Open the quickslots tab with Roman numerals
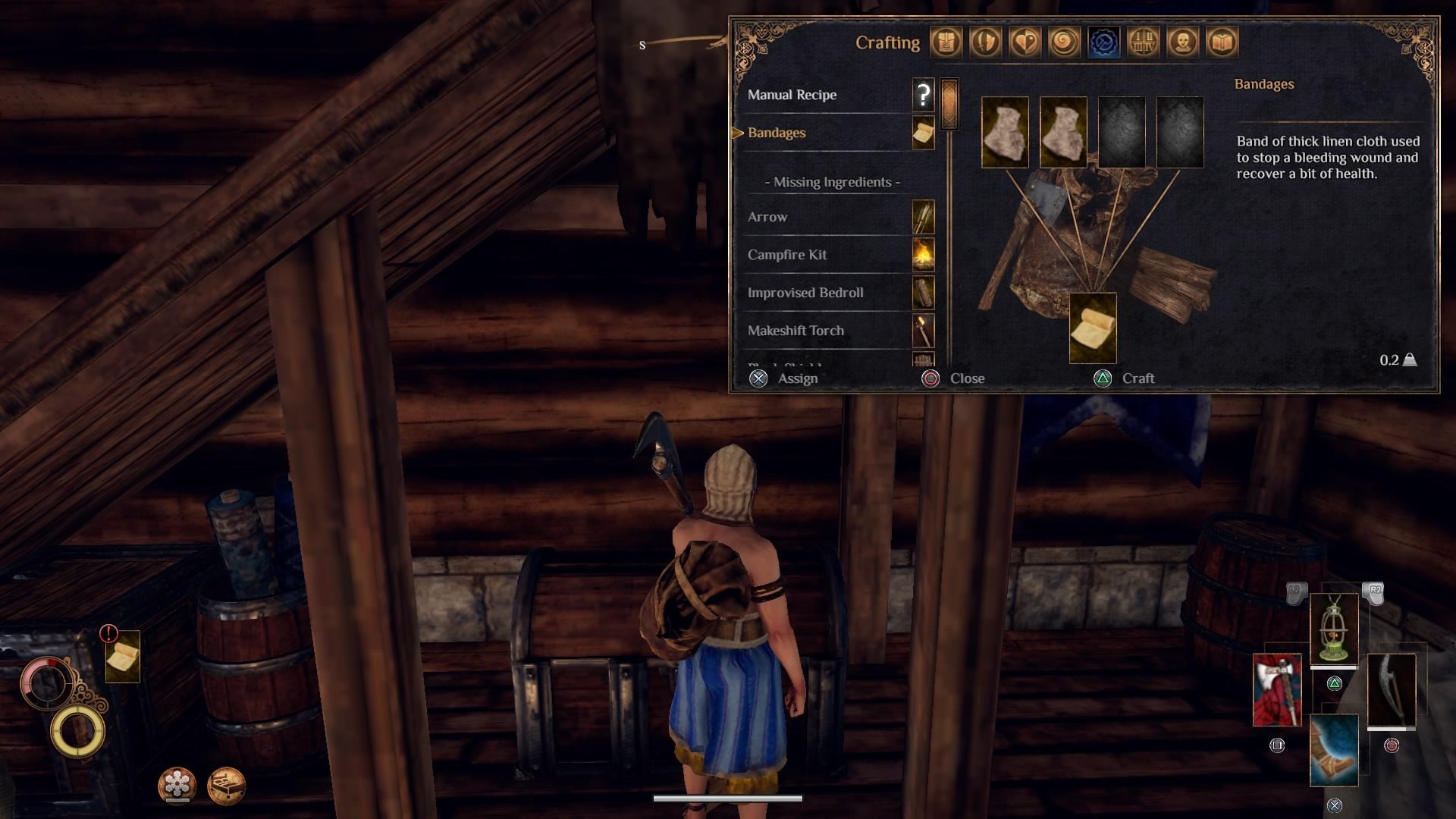Image resolution: width=1456 pixels, height=819 pixels. [1143, 42]
